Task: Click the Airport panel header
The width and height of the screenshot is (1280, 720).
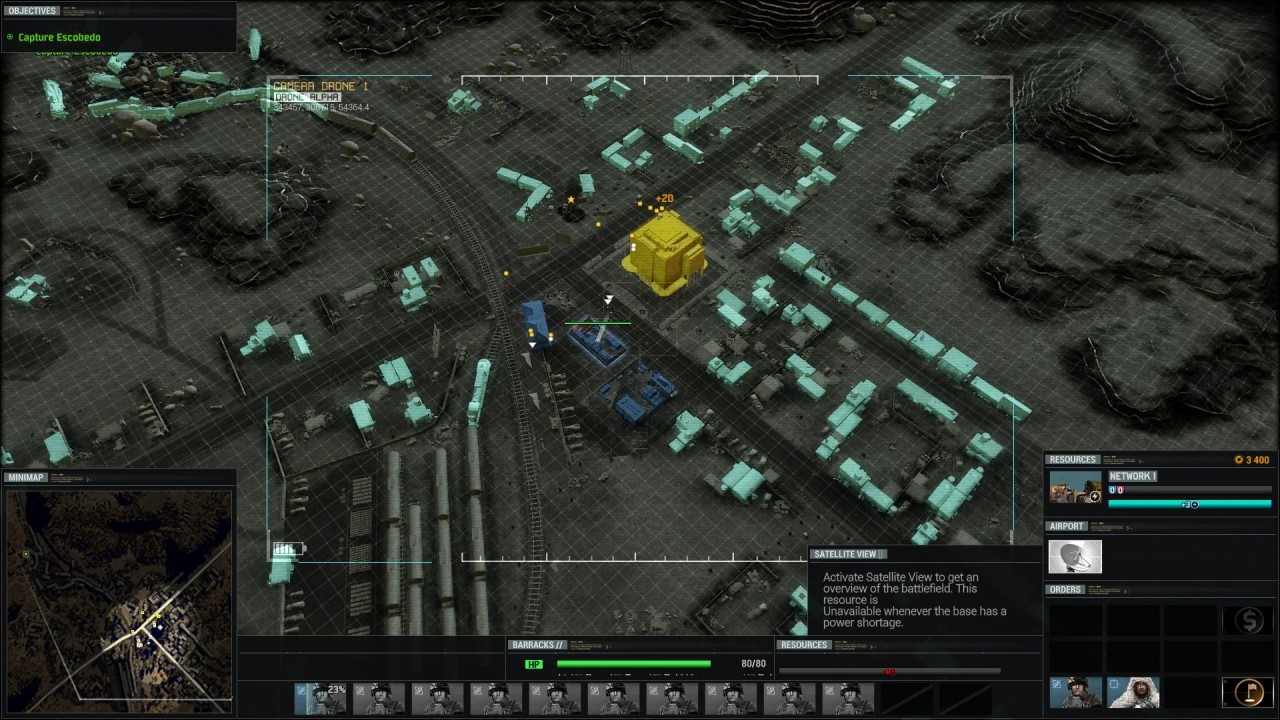Action: tap(1067, 526)
